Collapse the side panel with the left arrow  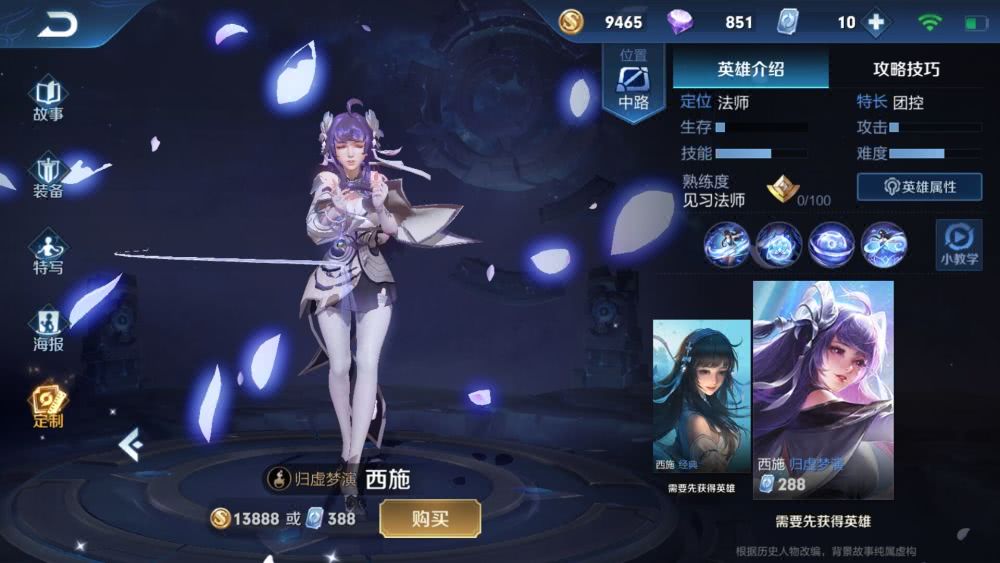click(130, 444)
